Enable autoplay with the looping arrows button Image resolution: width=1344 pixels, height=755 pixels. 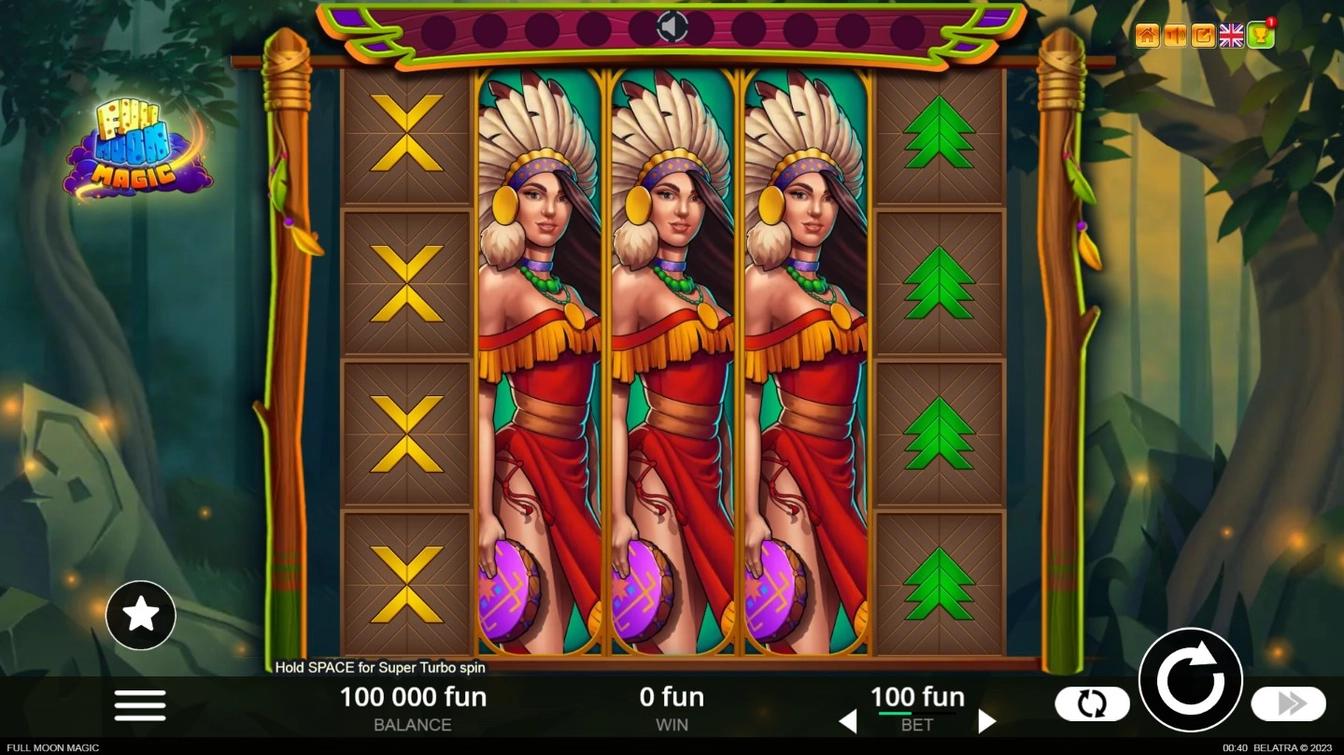[x=1092, y=704]
